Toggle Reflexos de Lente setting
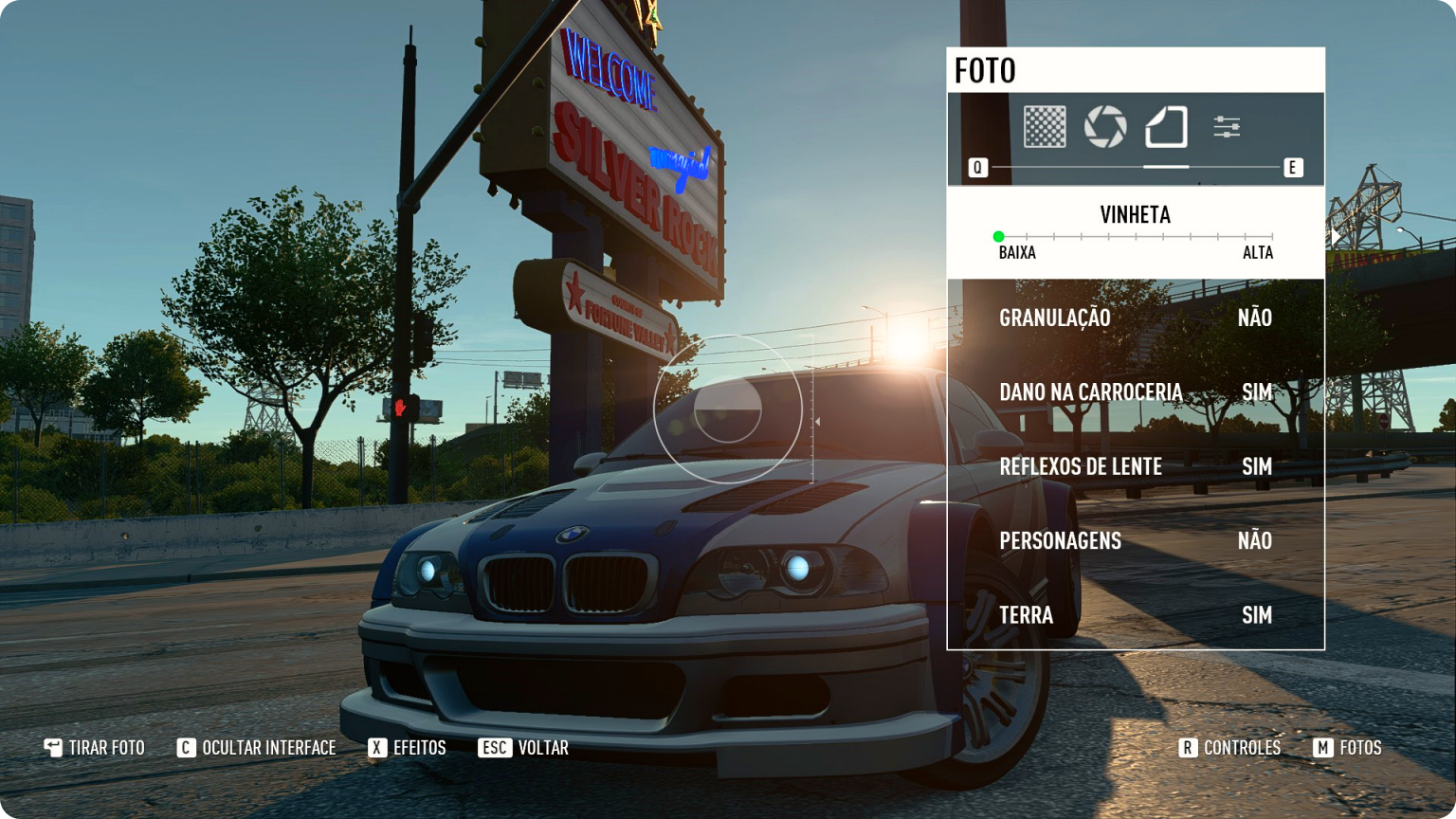 point(1135,466)
